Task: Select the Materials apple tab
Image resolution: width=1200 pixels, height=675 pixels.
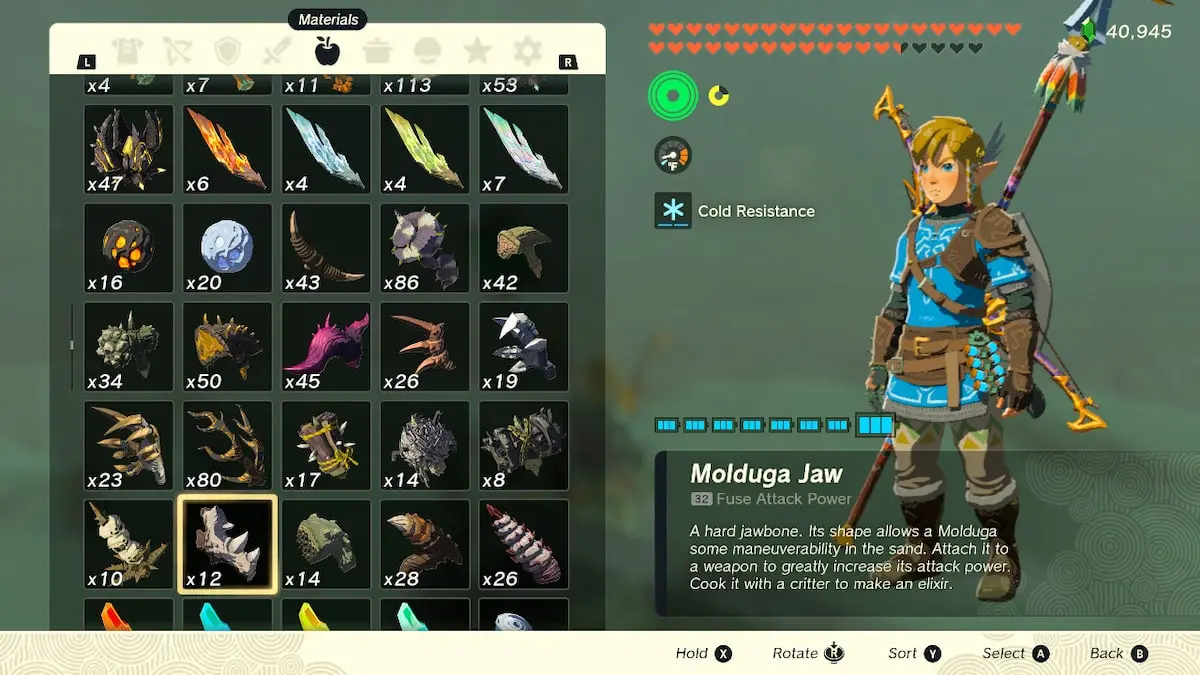Action: click(327, 50)
